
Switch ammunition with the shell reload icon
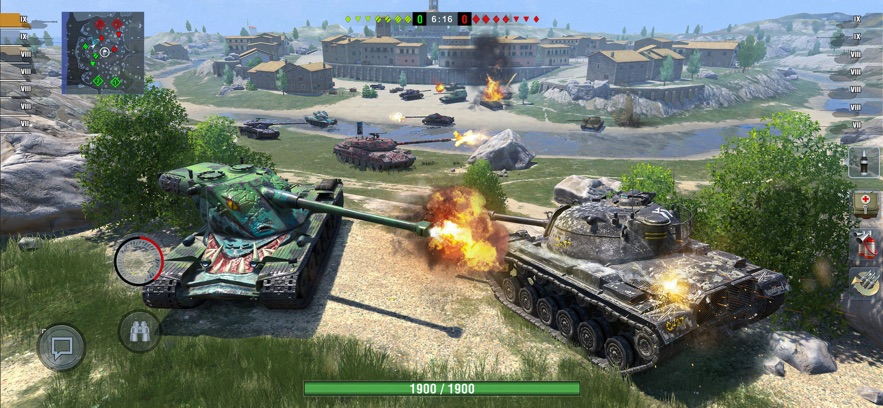click(864, 282)
